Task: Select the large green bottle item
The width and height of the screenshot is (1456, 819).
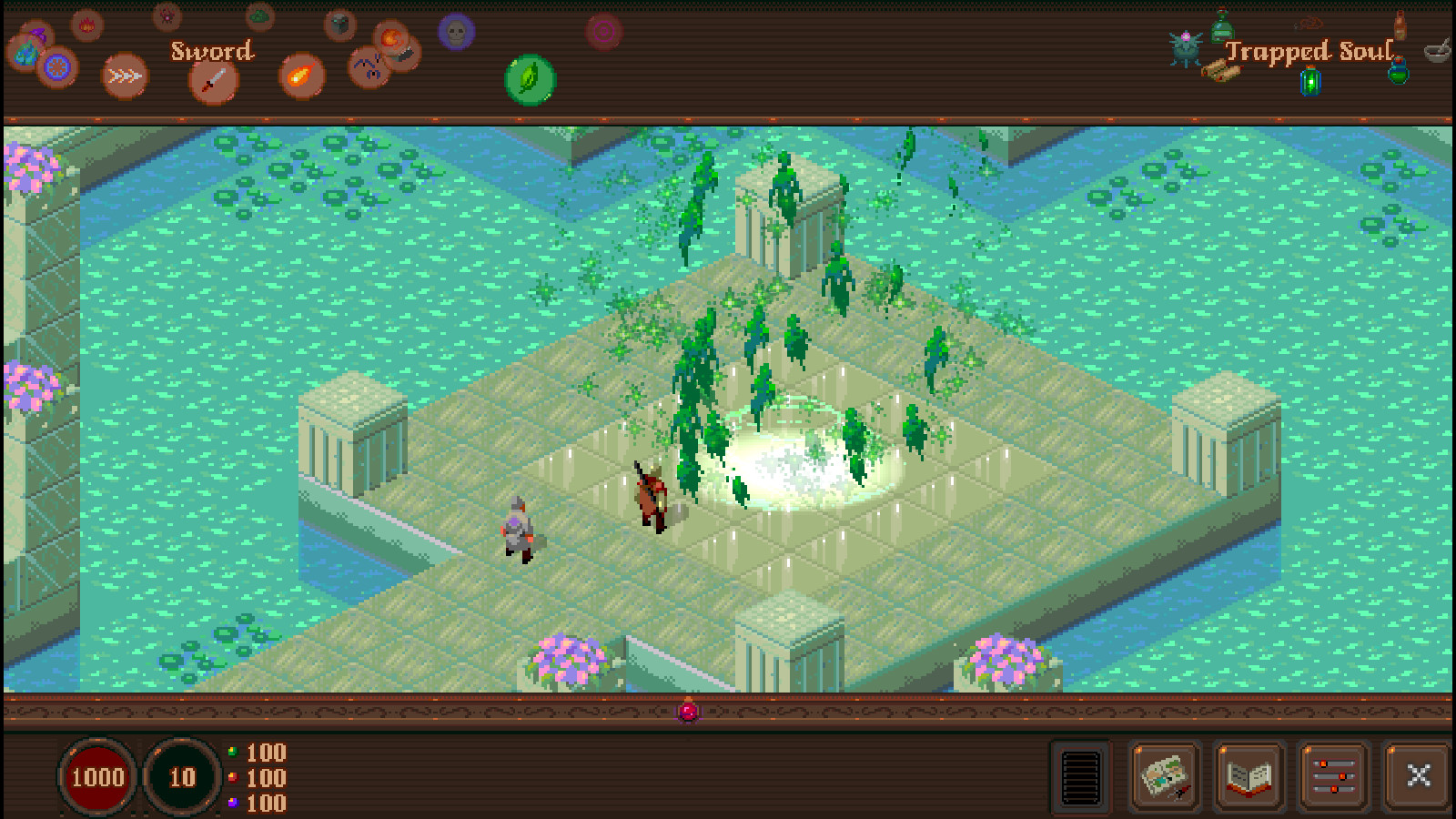Action: point(1222,25)
